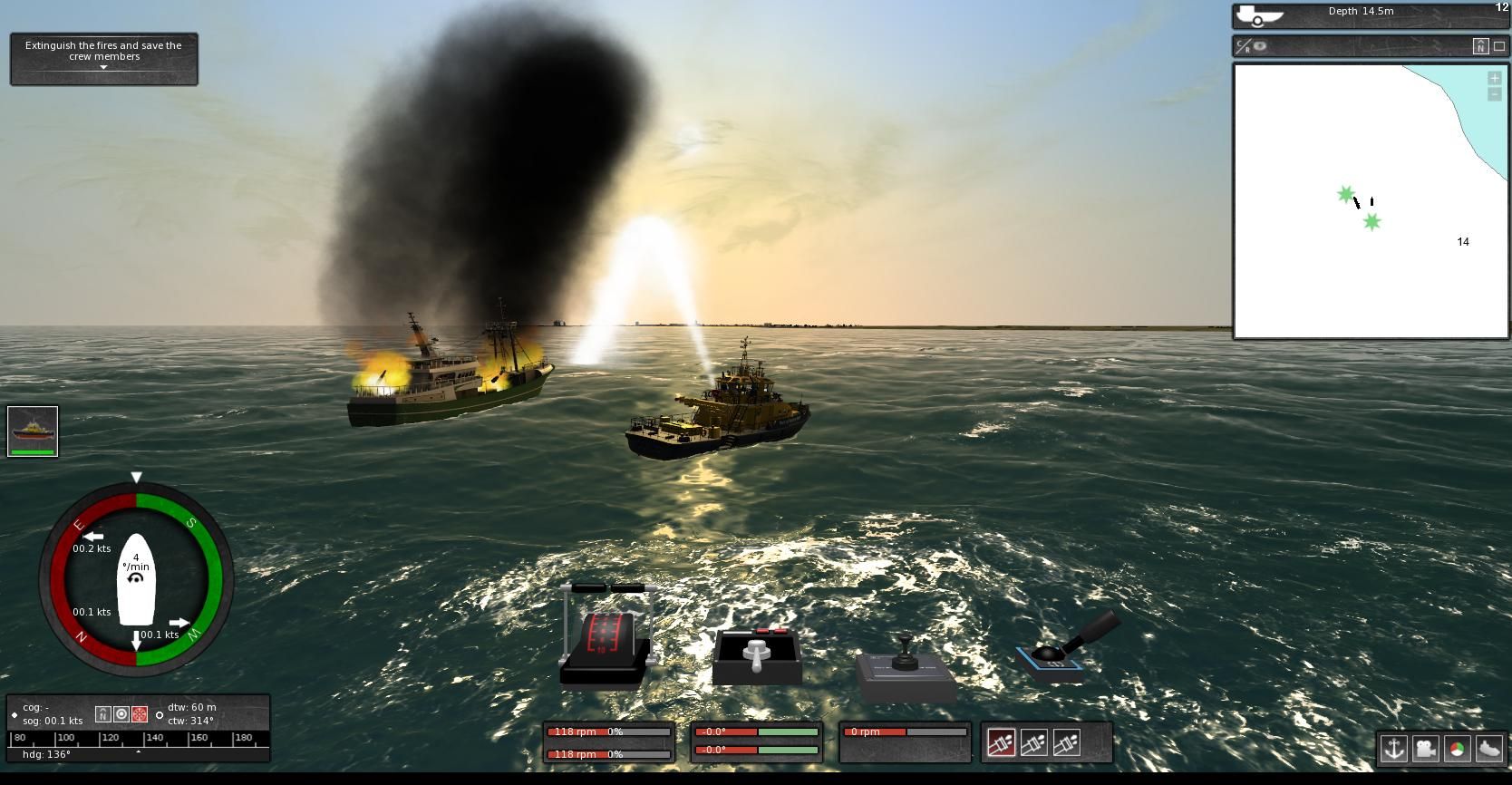Image resolution: width=1512 pixels, height=785 pixels.
Task: Click the target-circle icon on heading panel
Action: [x=121, y=714]
